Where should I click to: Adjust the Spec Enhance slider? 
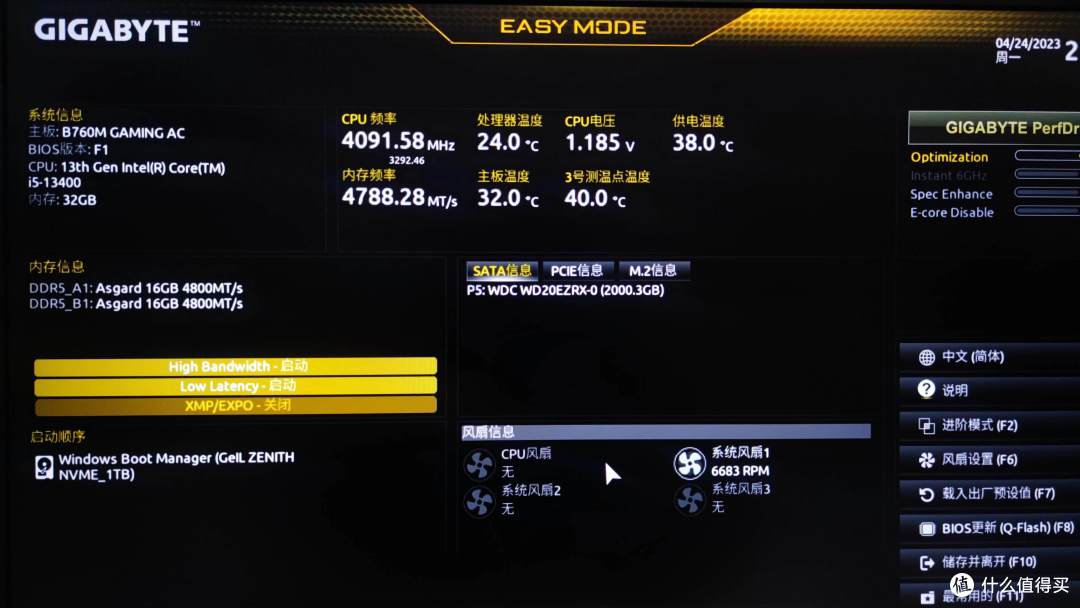tap(1046, 193)
